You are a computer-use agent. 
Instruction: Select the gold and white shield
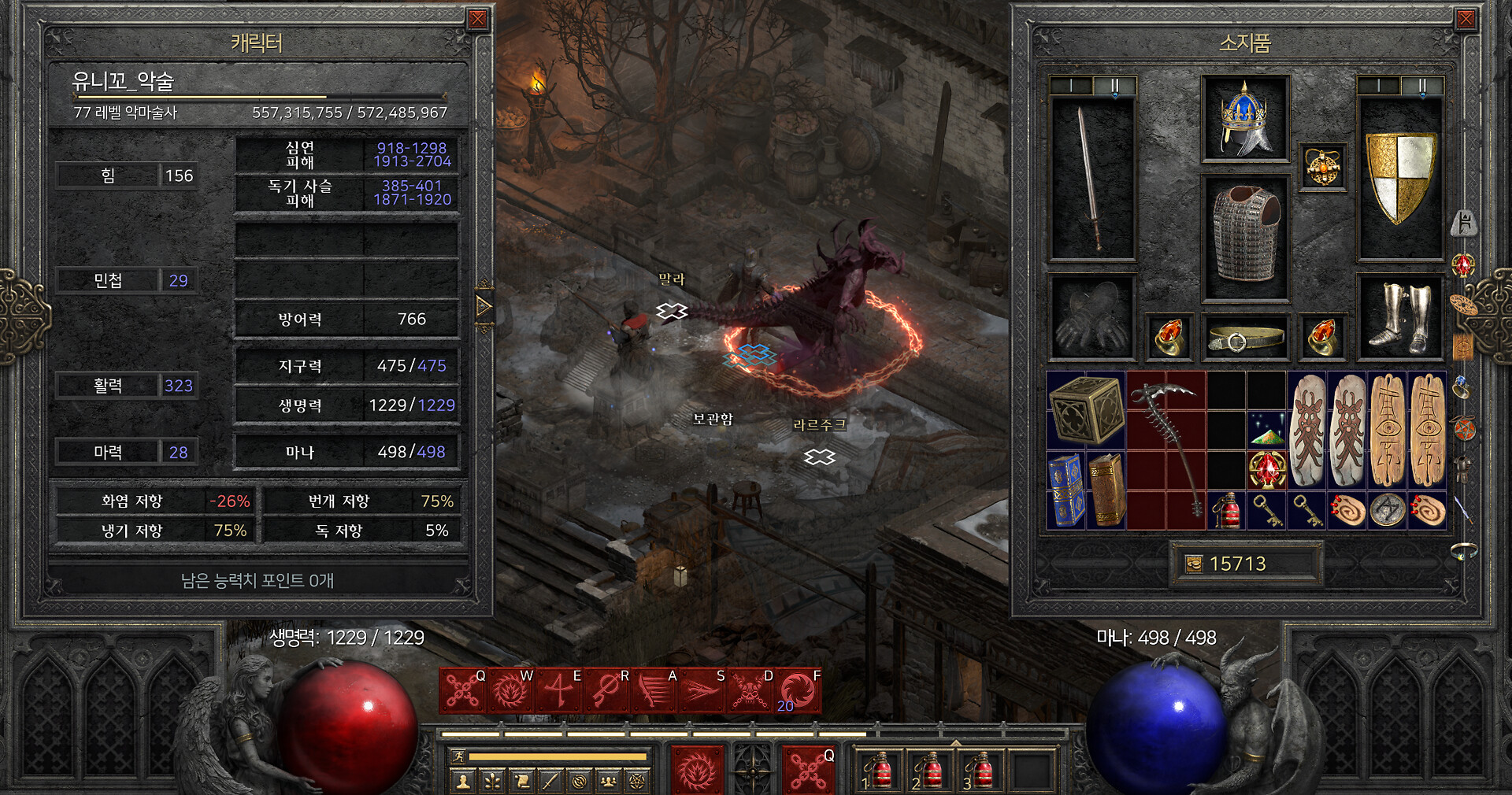coord(1400,179)
